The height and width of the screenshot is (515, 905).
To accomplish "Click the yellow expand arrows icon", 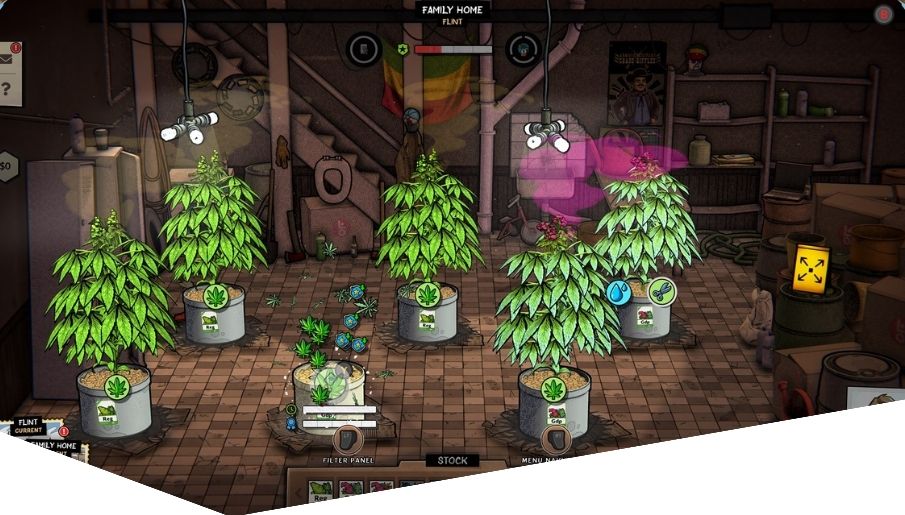I will click(807, 268).
